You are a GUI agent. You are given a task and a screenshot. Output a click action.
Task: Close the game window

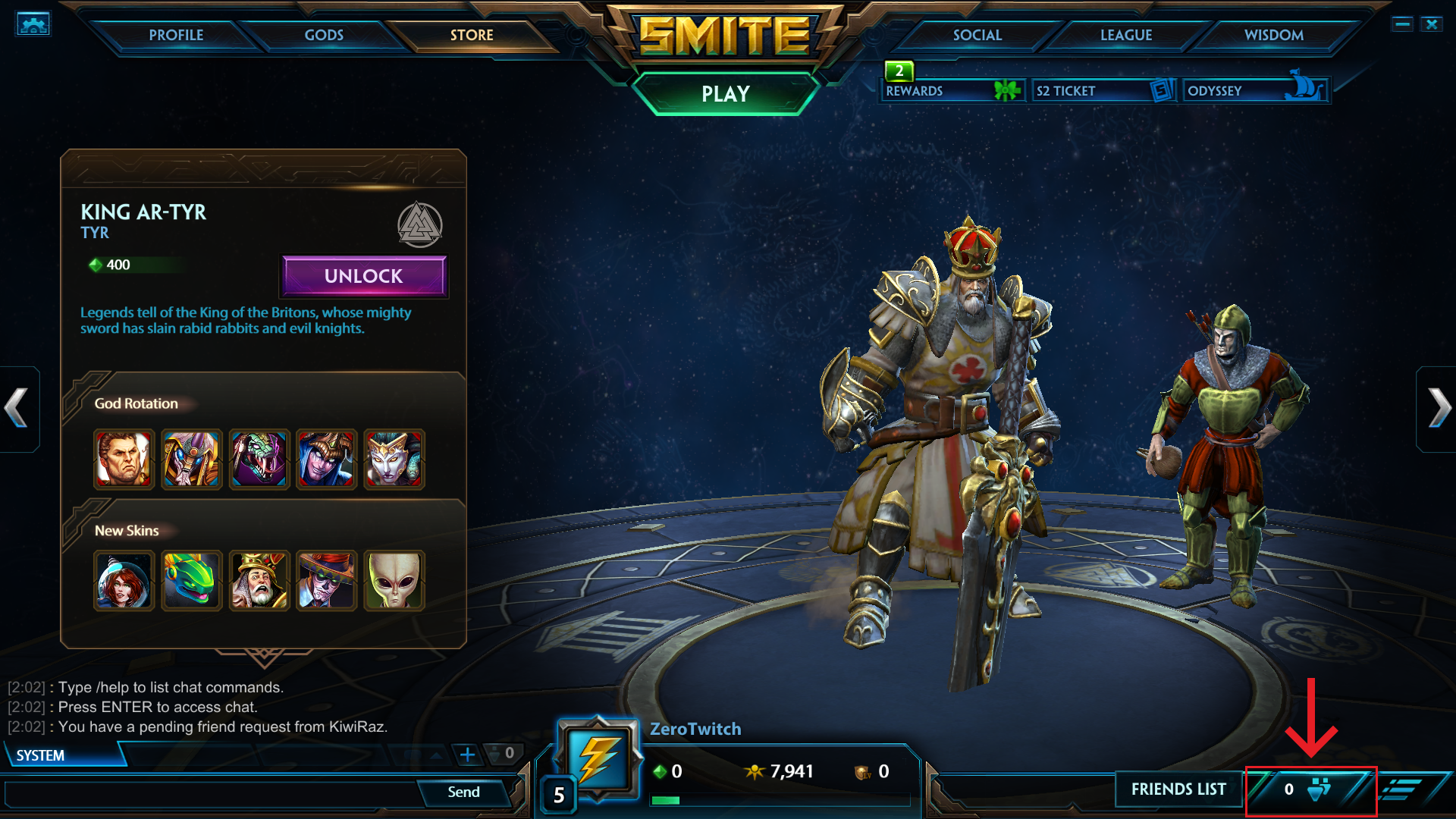pos(1432,24)
